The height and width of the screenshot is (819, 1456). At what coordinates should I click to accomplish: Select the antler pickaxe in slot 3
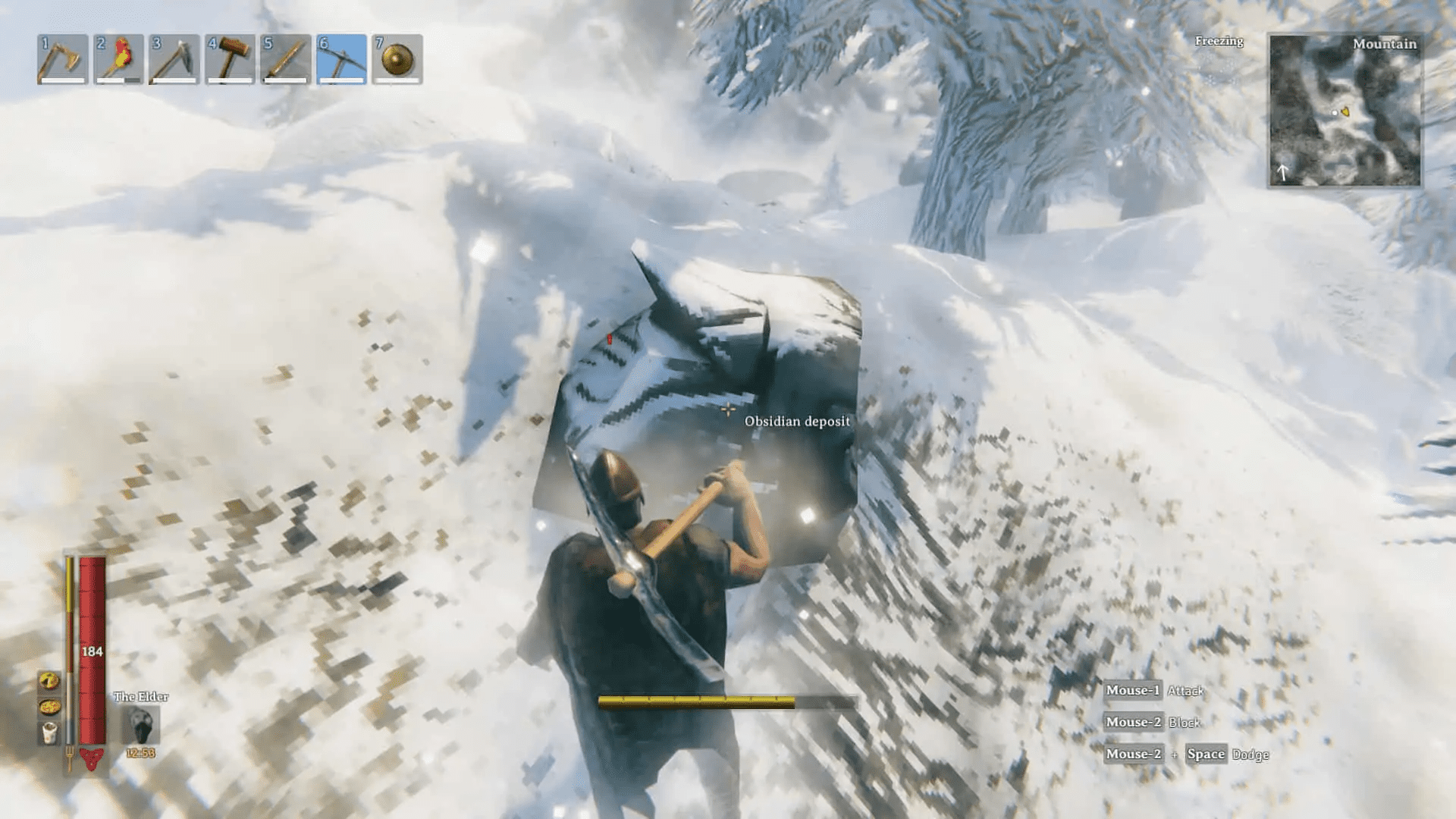click(174, 61)
